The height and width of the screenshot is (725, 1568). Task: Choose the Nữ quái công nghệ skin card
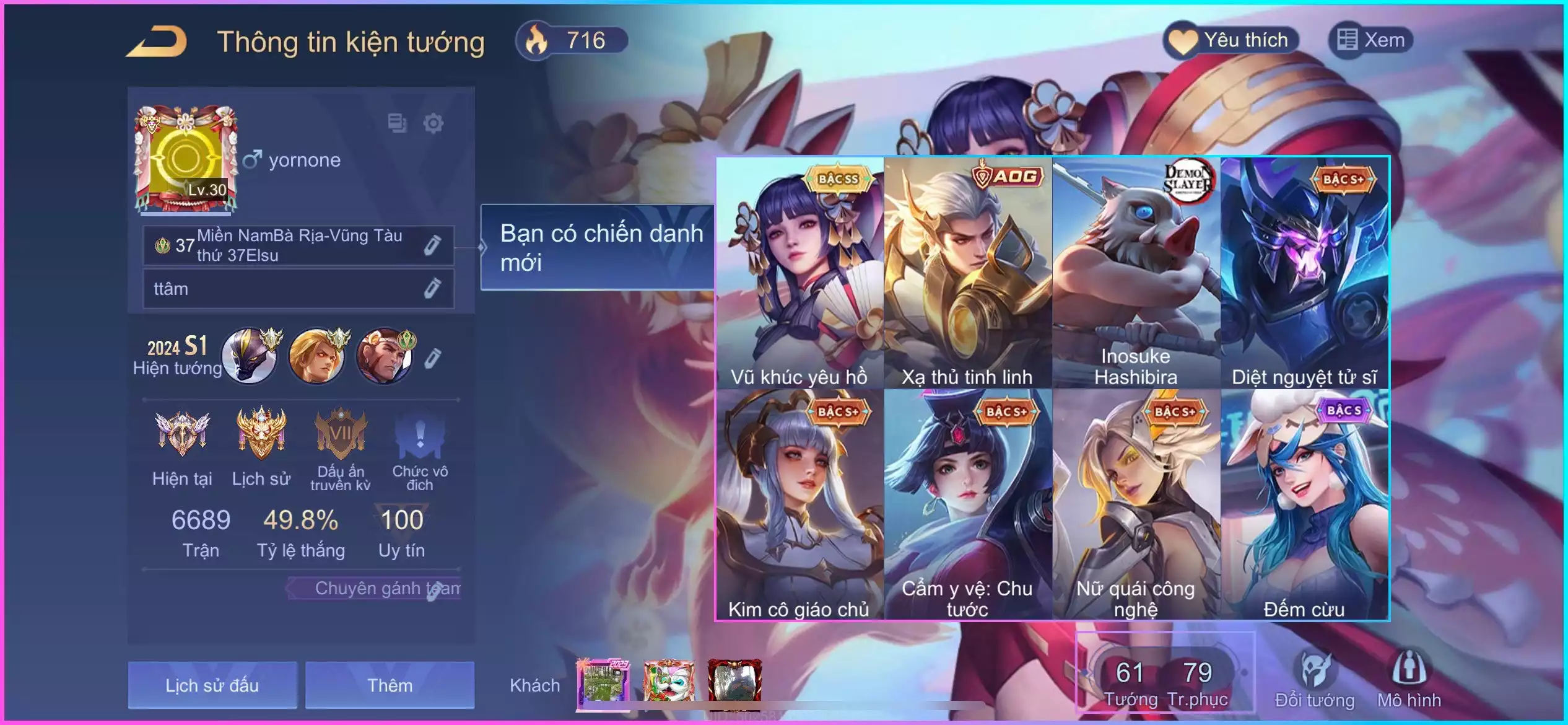[x=1136, y=504]
